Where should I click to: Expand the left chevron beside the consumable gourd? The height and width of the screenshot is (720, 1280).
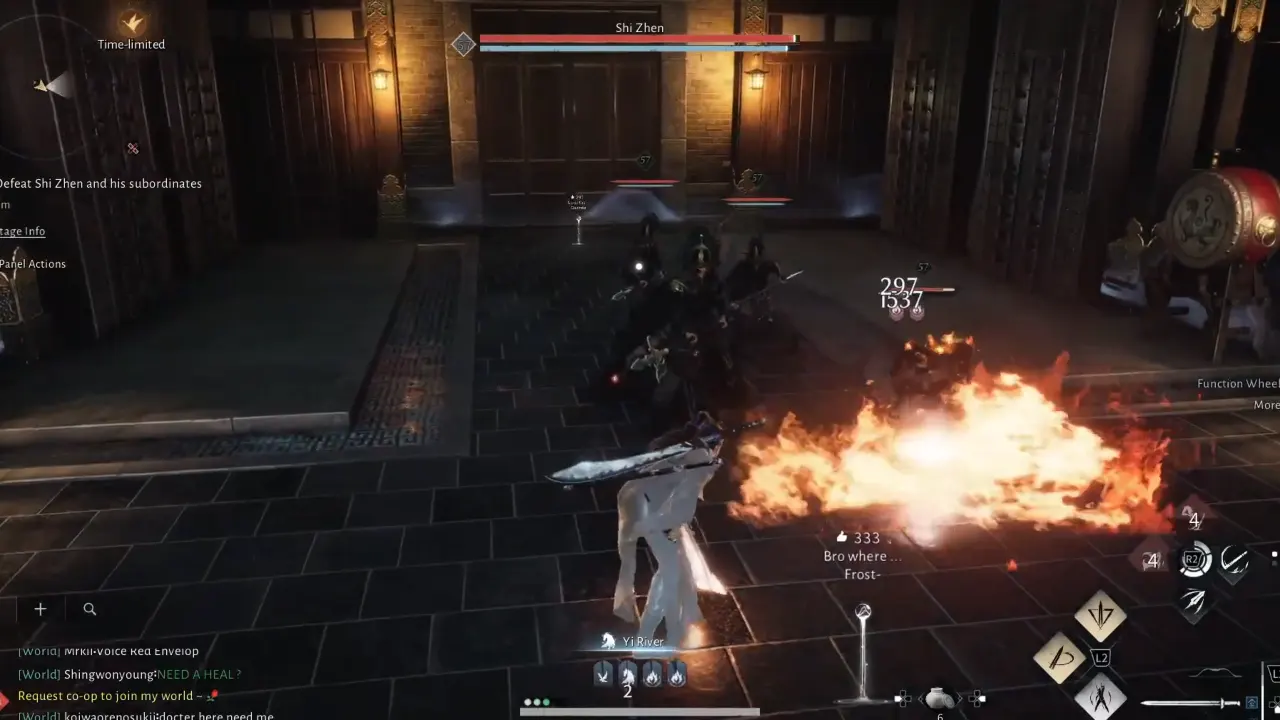(x=919, y=697)
